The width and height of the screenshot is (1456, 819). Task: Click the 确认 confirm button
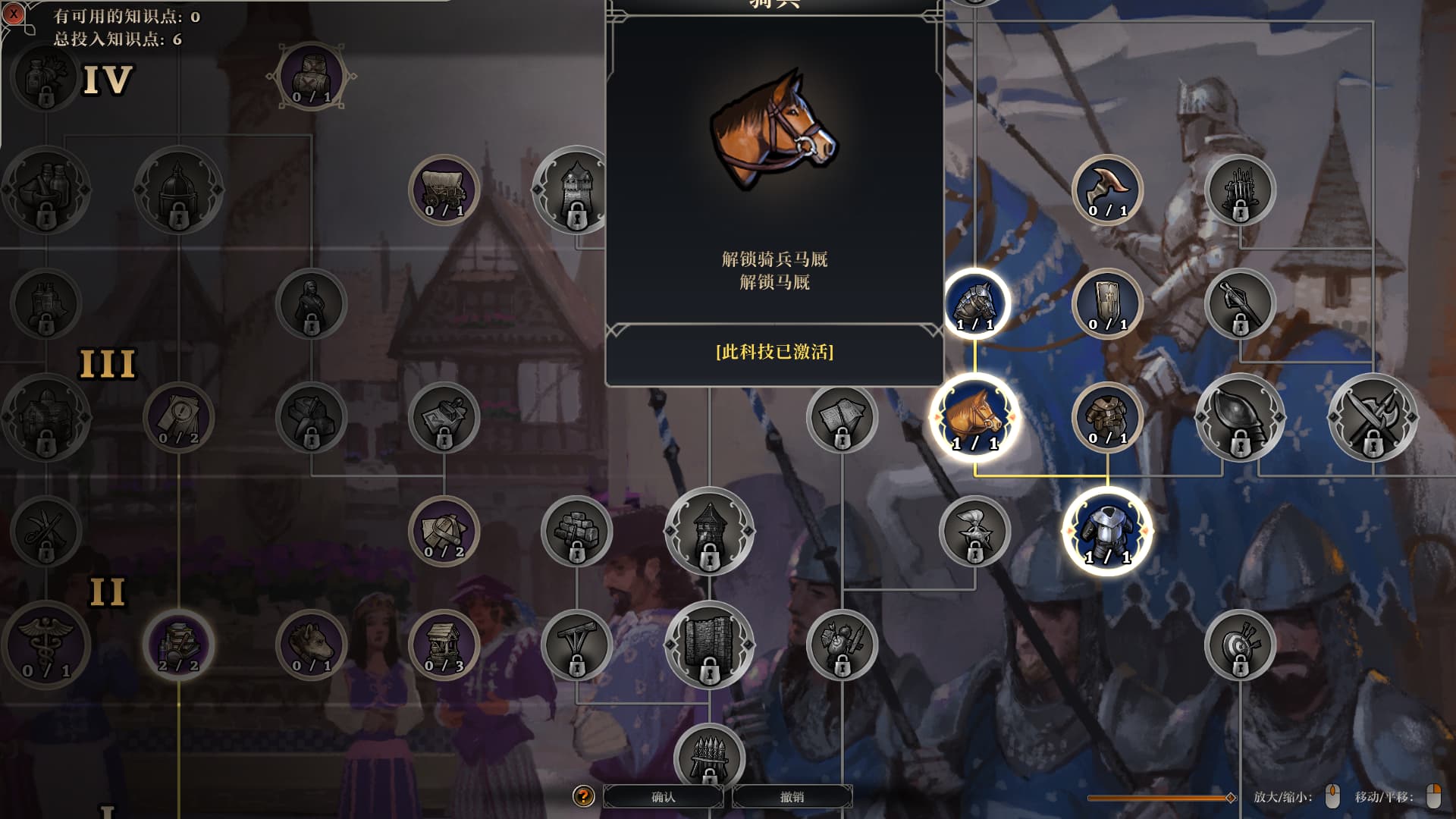coord(664,796)
